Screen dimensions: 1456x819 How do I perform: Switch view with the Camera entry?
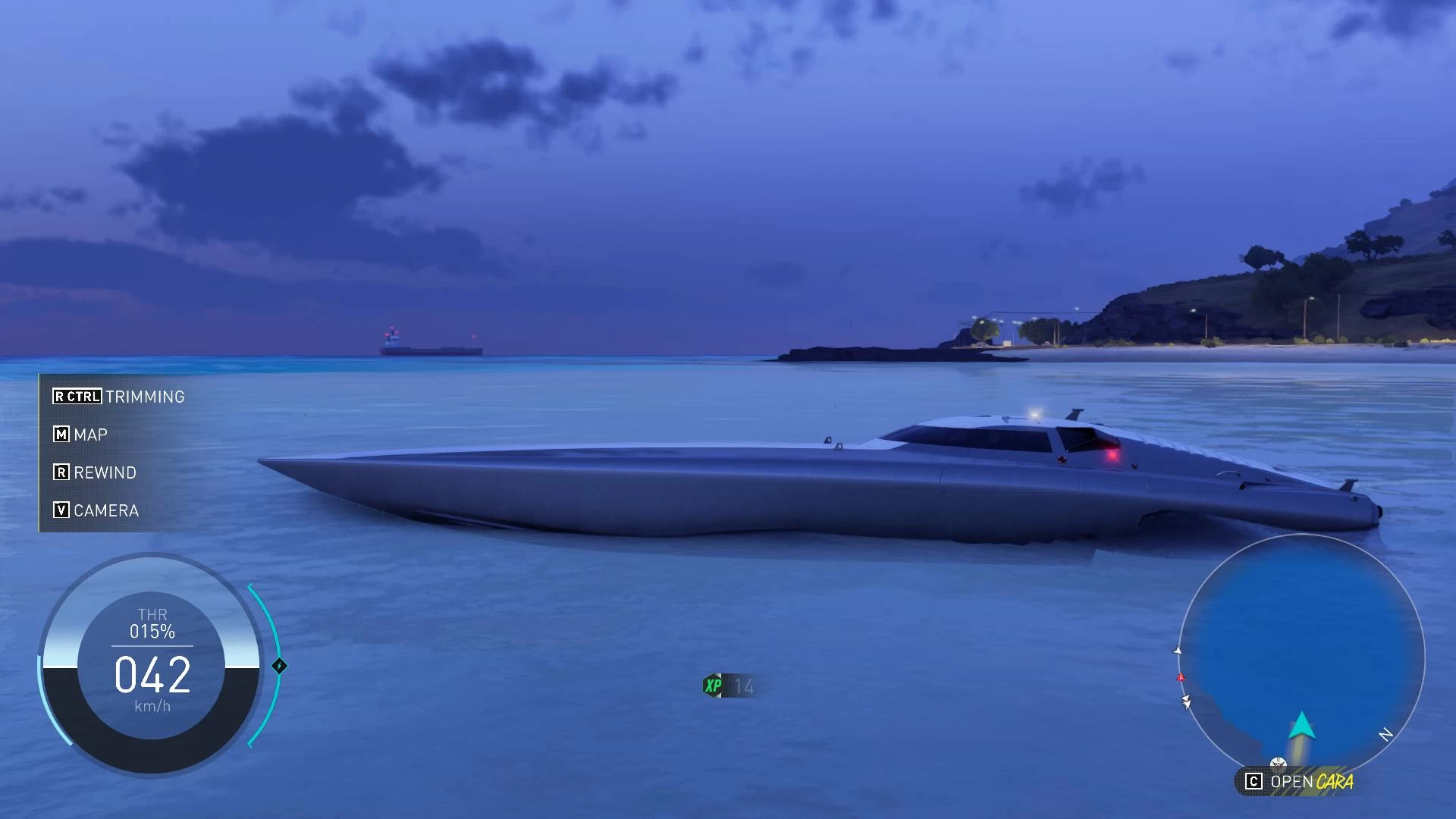coord(96,510)
